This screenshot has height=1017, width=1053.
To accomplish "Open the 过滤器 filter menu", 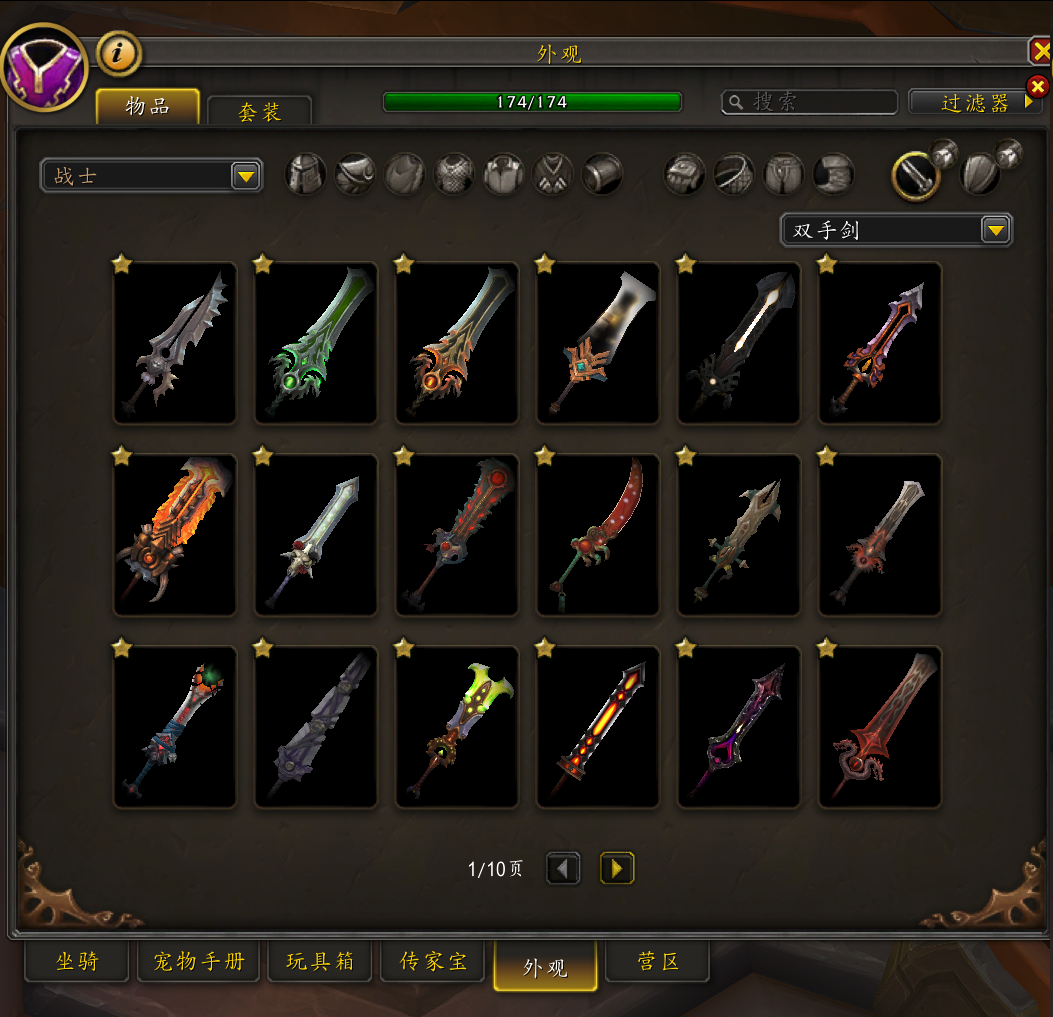I will click(975, 102).
